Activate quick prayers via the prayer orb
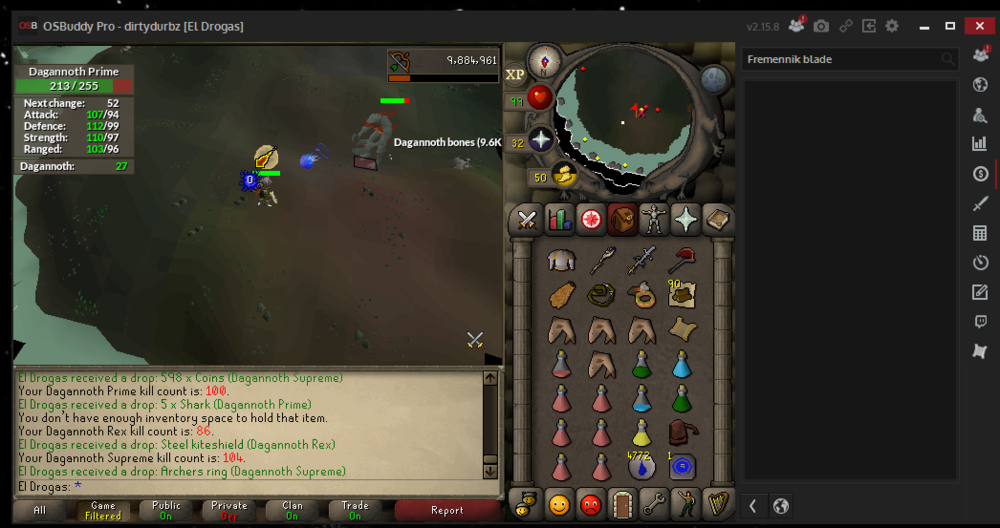The image size is (1000, 528). (541, 140)
